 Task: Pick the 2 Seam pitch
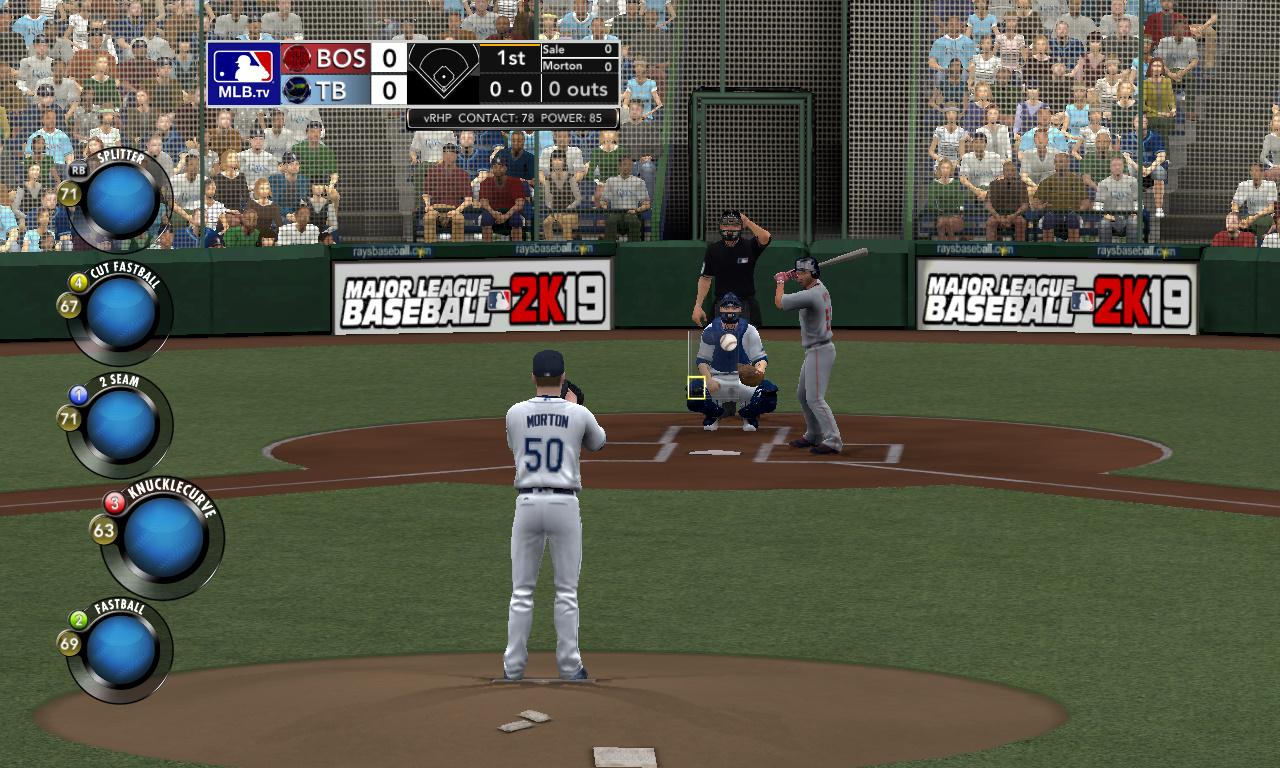[120, 425]
